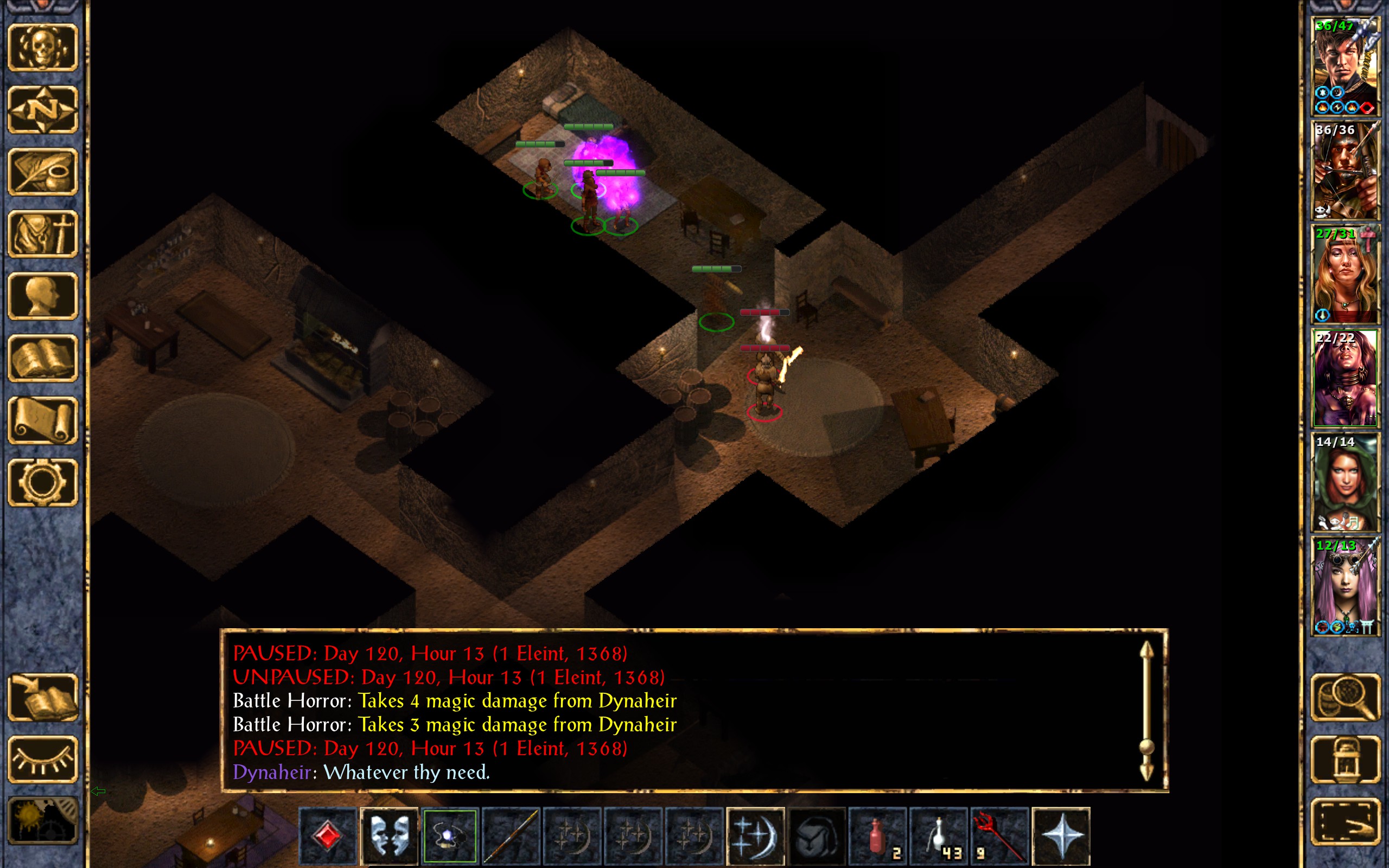This screenshot has height=868, width=1389.
Task: Open the character record head icon
Action: coord(42,296)
